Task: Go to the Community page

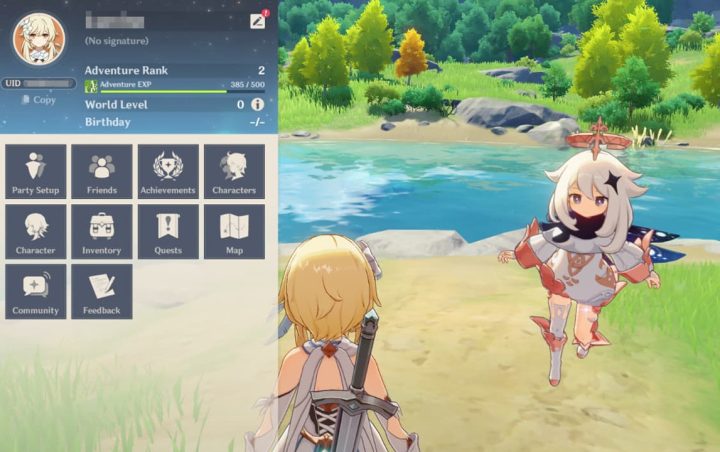Action: click(x=35, y=291)
